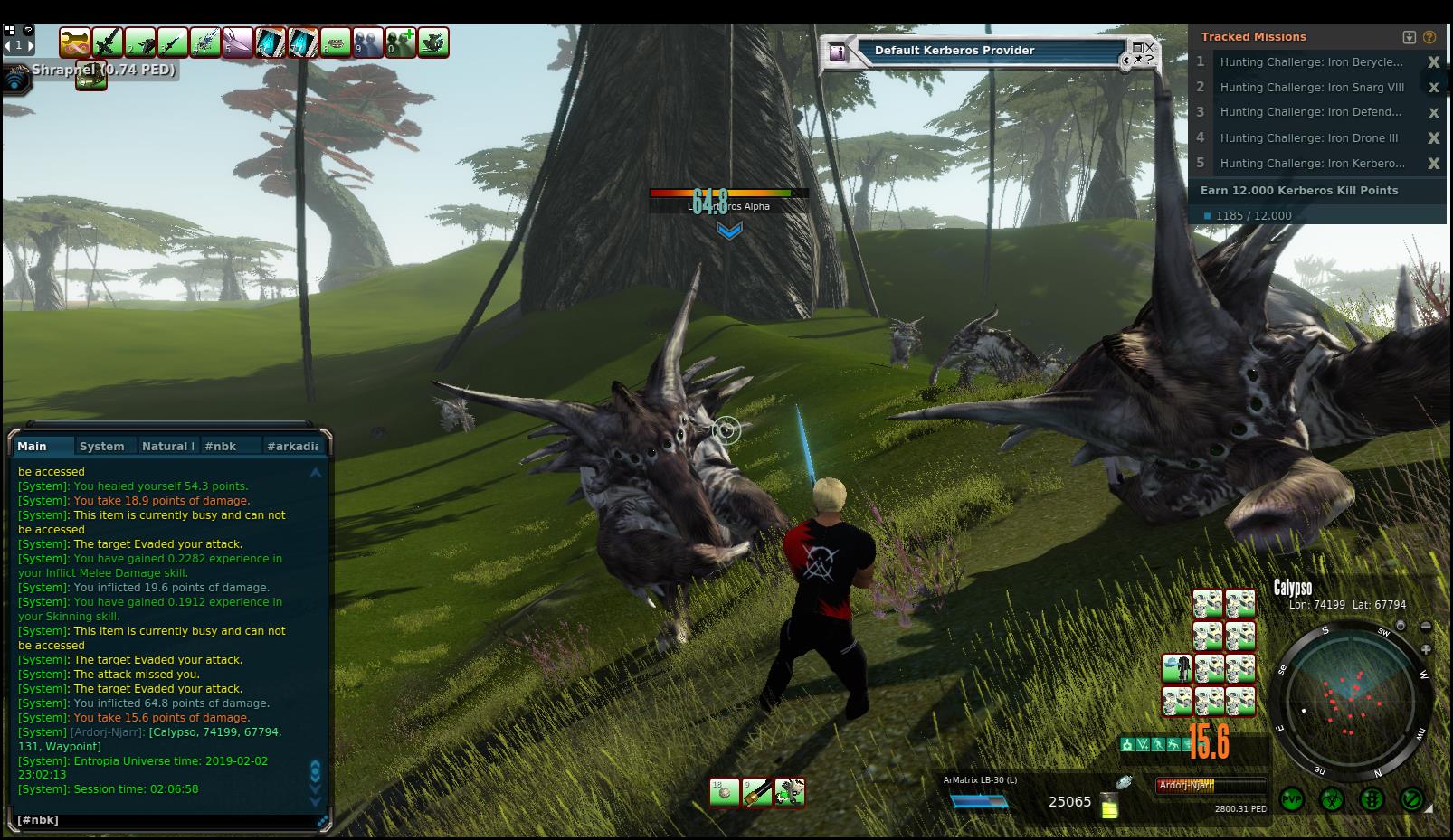The image size is (1453, 840).
Task: Open the action bar help question mark
Action: click(28, 30)
